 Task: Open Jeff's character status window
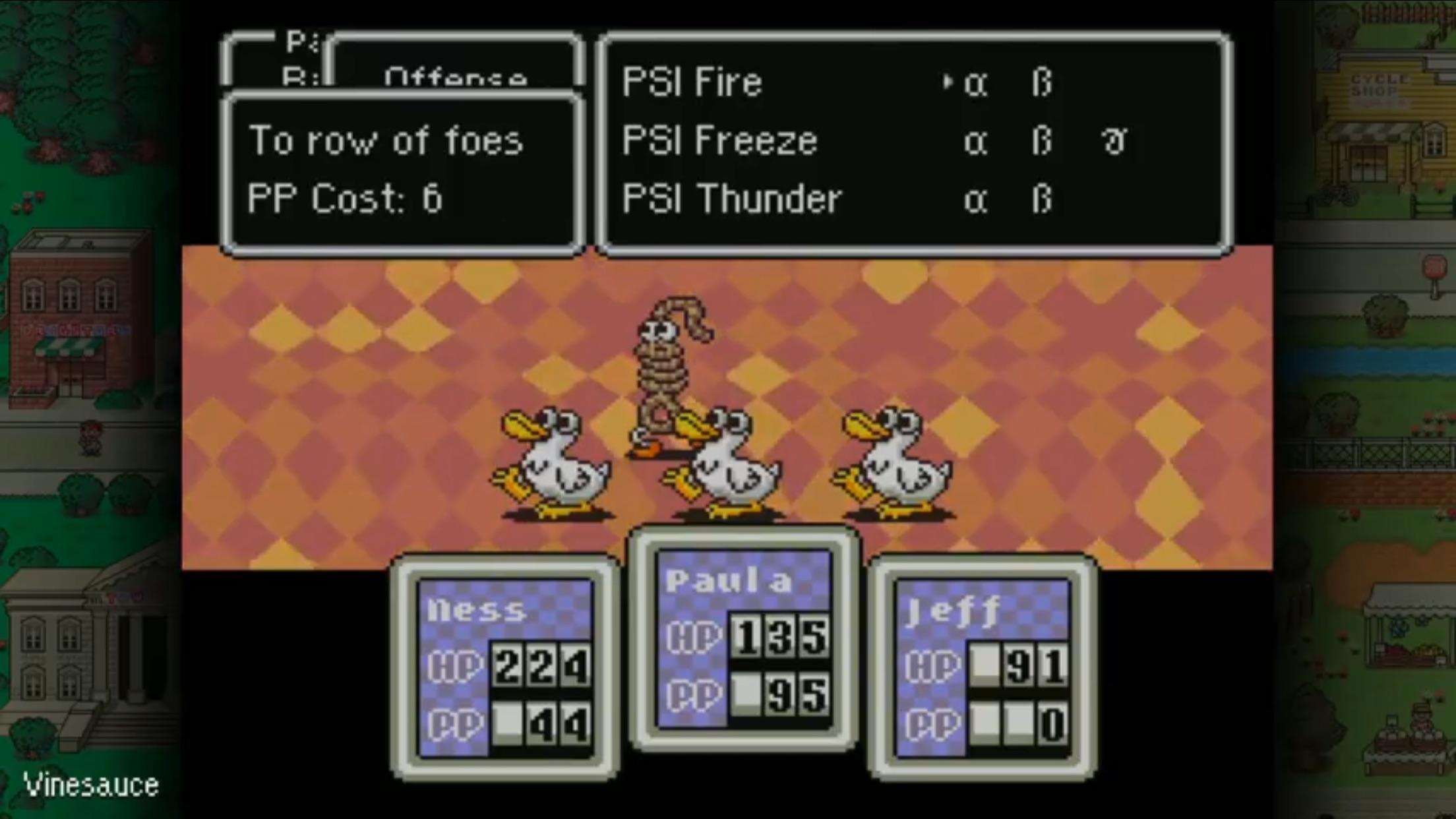[983, 666]
